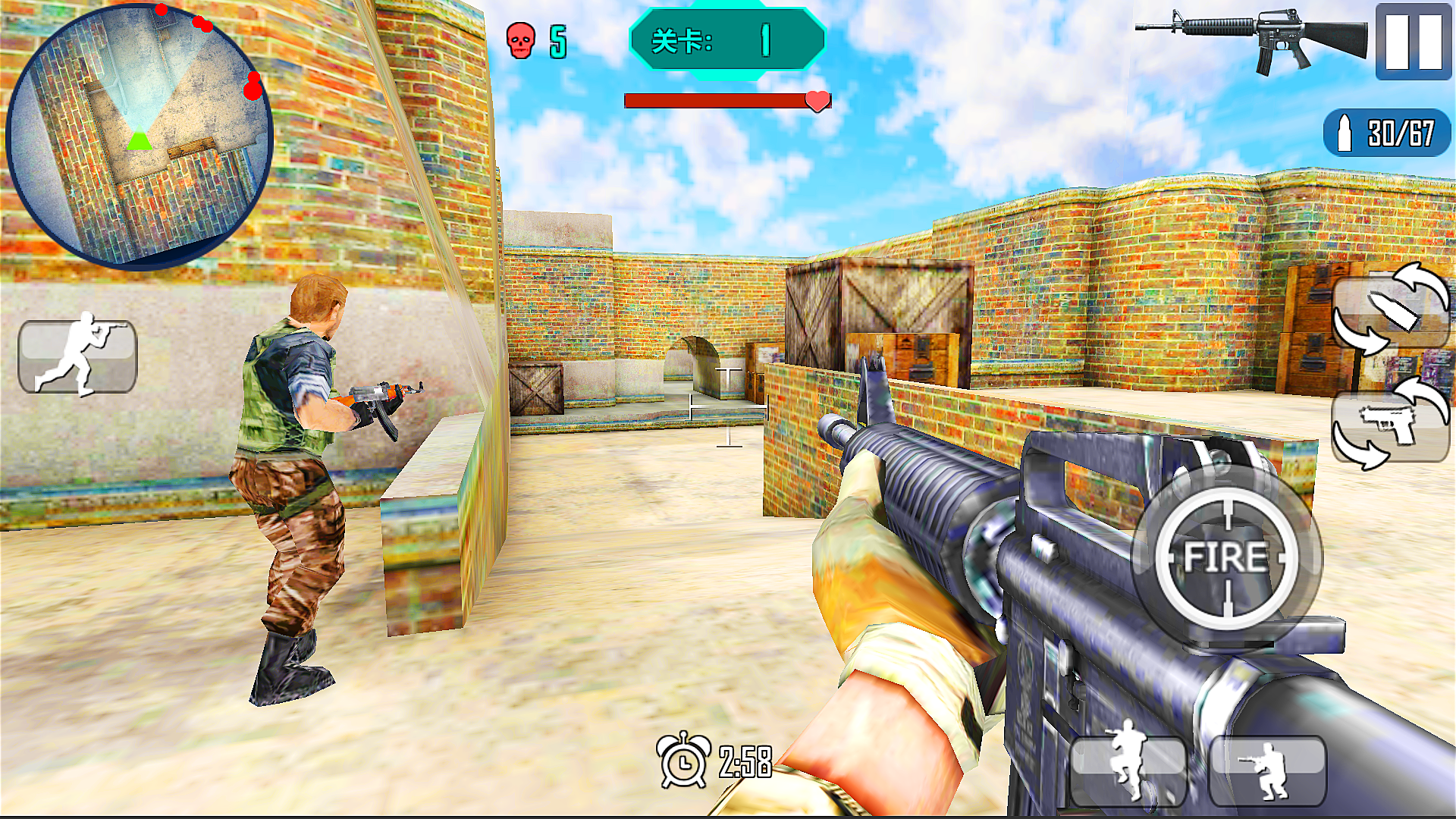Screen dimensions: 1456x819
Task: Tap the red skull kill counter icon
Action: click(519, 38)
